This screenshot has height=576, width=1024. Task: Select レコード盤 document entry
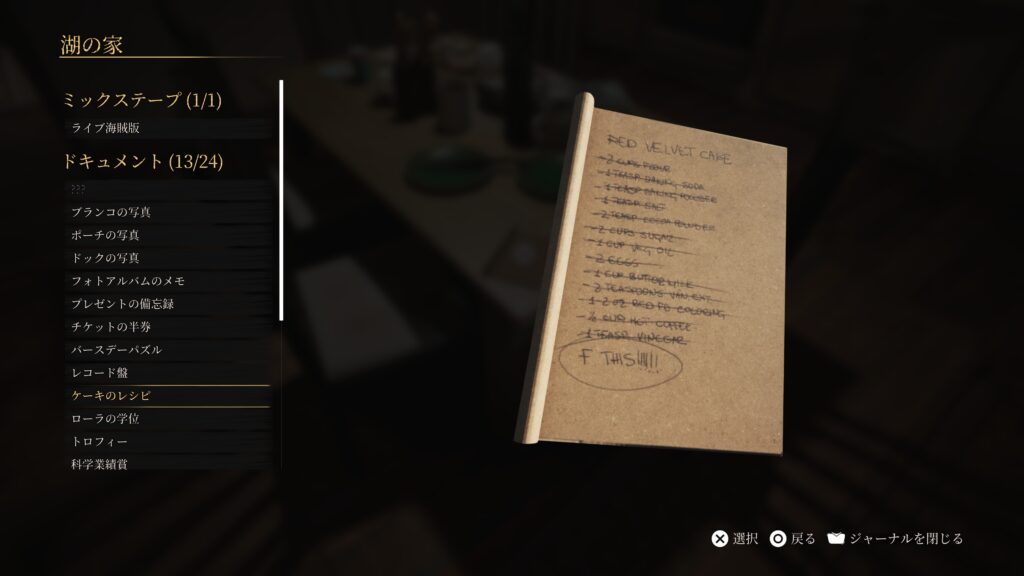tap(99, 373)
